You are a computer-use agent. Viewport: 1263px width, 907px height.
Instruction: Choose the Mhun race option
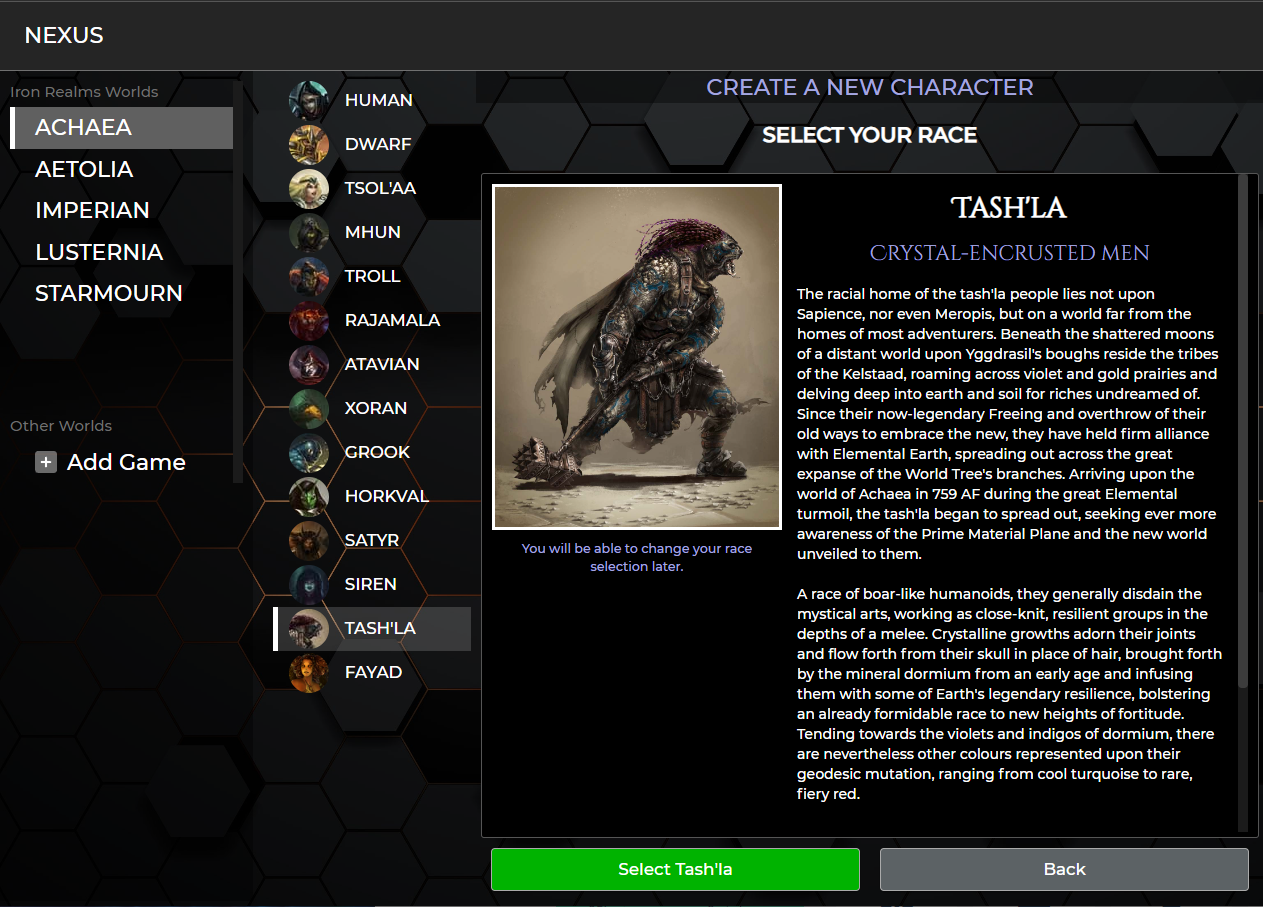372,232
